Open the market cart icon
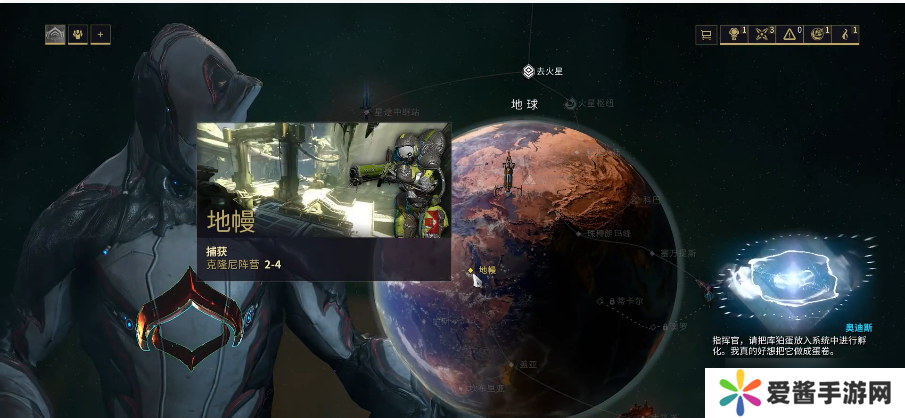The height and width of the screenshot is (418, 905). pos(706,35)
